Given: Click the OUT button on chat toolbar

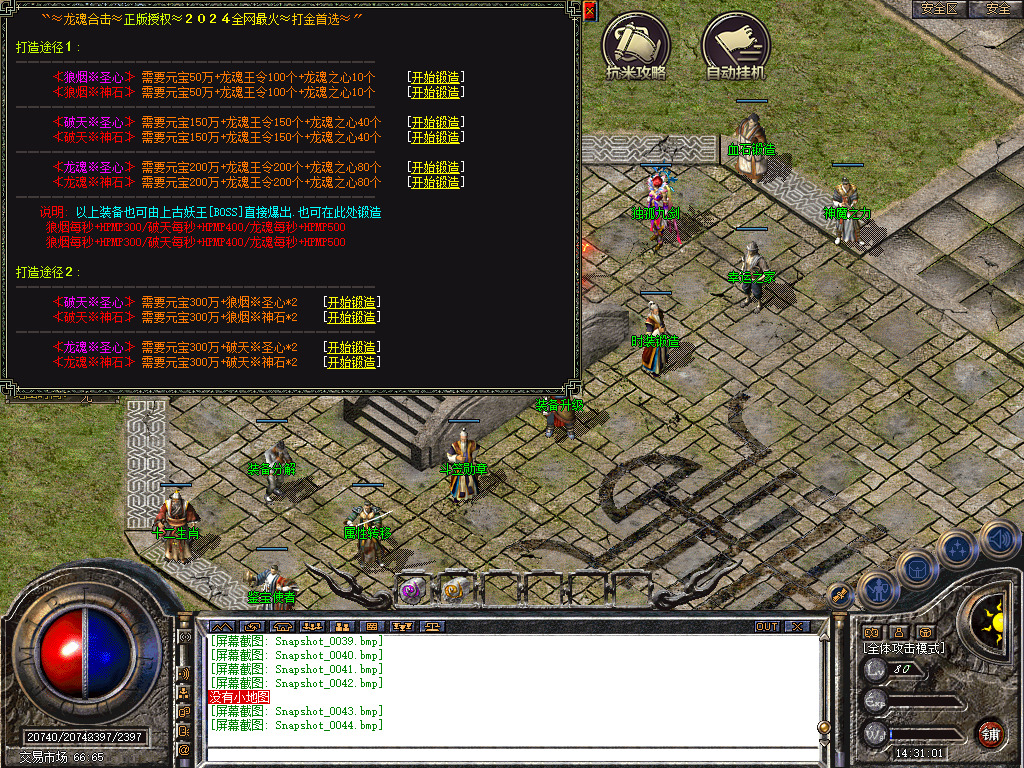Looking at the screenshot, I should point(766,627).
